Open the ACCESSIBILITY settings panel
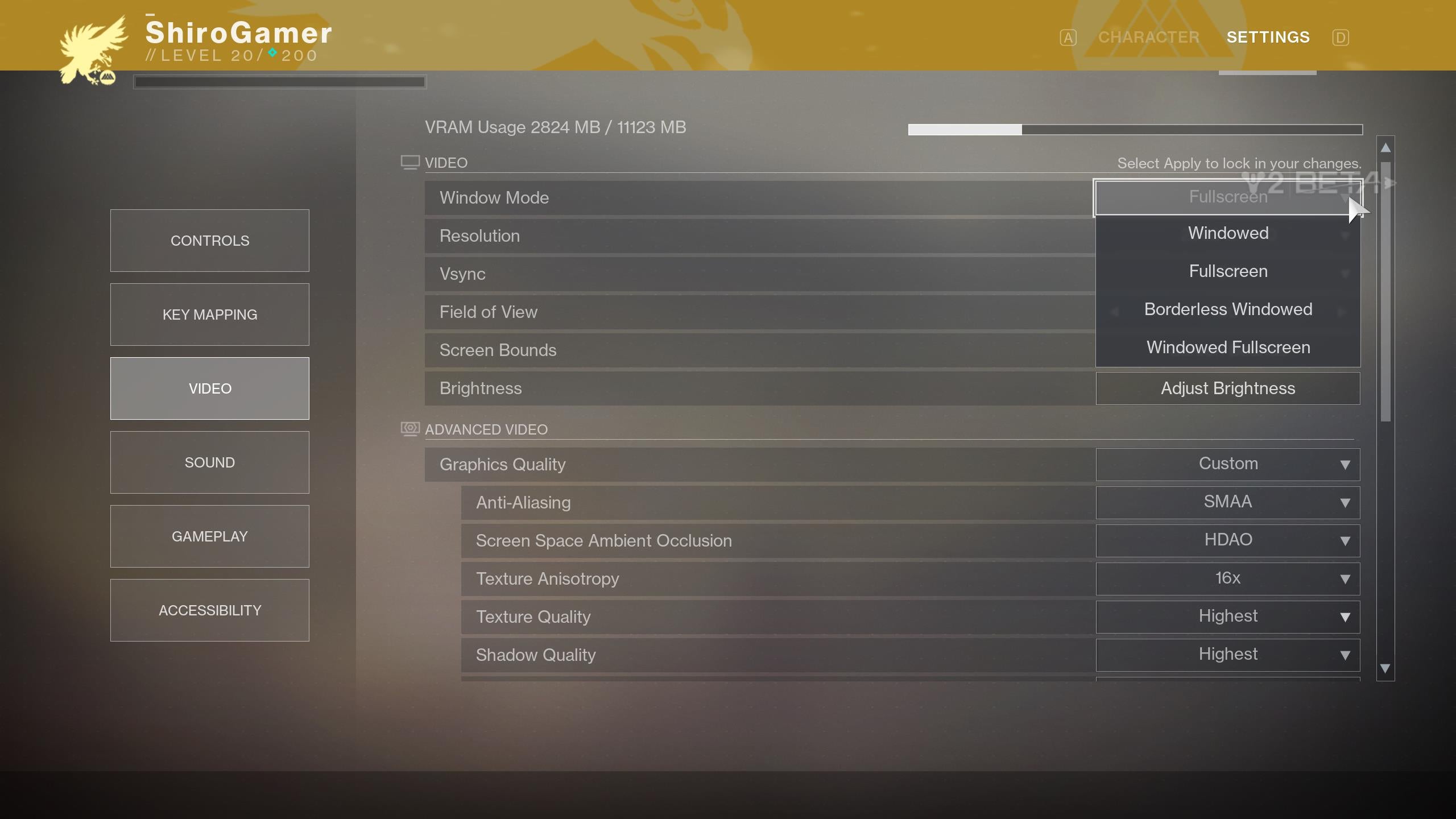This screenshot has width=1456, height=819. (209, 610)
